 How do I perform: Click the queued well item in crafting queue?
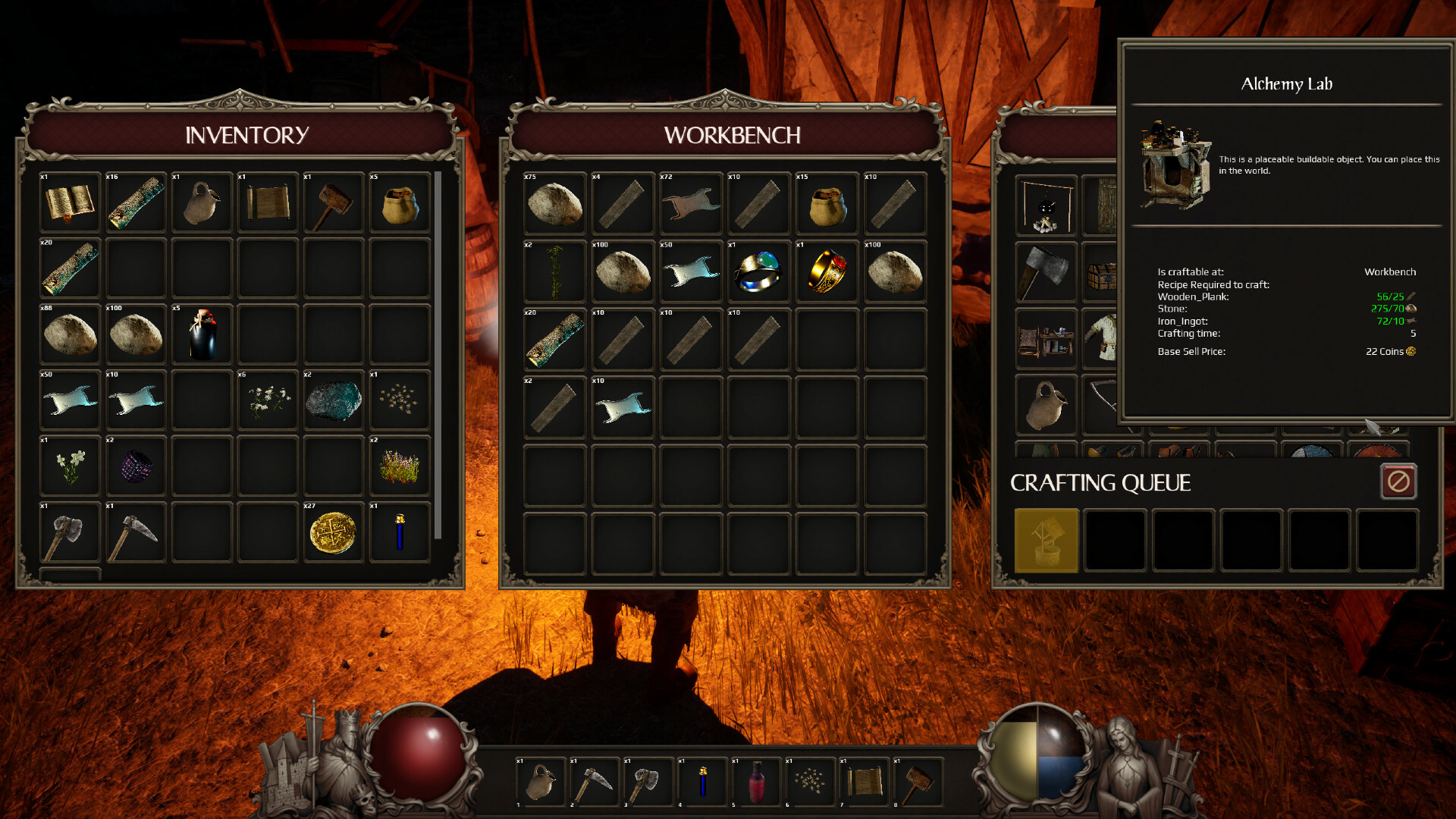point(1047,541)
